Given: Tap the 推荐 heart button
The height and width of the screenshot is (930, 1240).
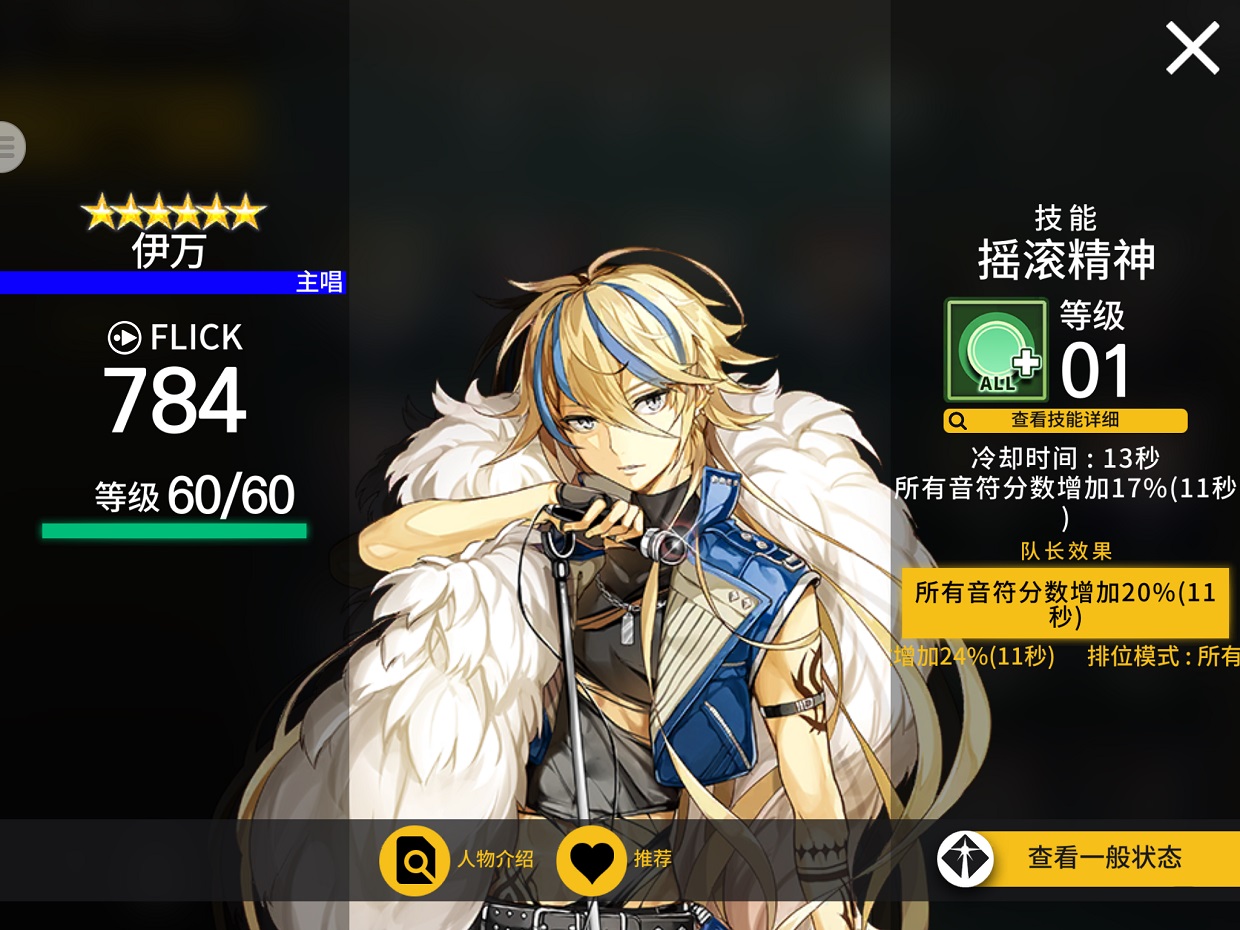Looking at the screenshot, I should pyautogui.click(x=591, y=859).
